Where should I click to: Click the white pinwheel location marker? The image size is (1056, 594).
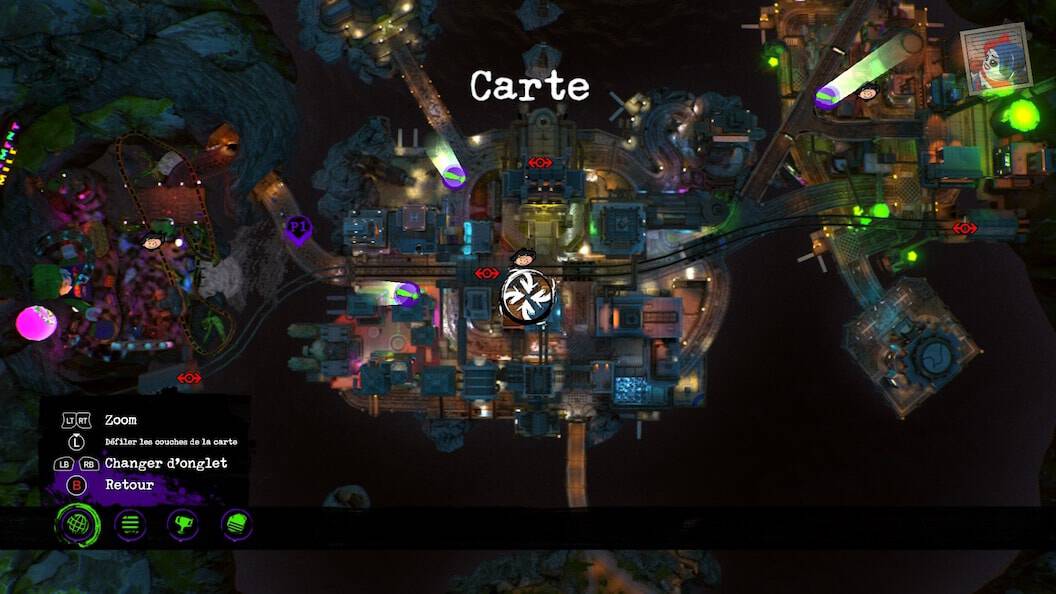coord(526,297)
